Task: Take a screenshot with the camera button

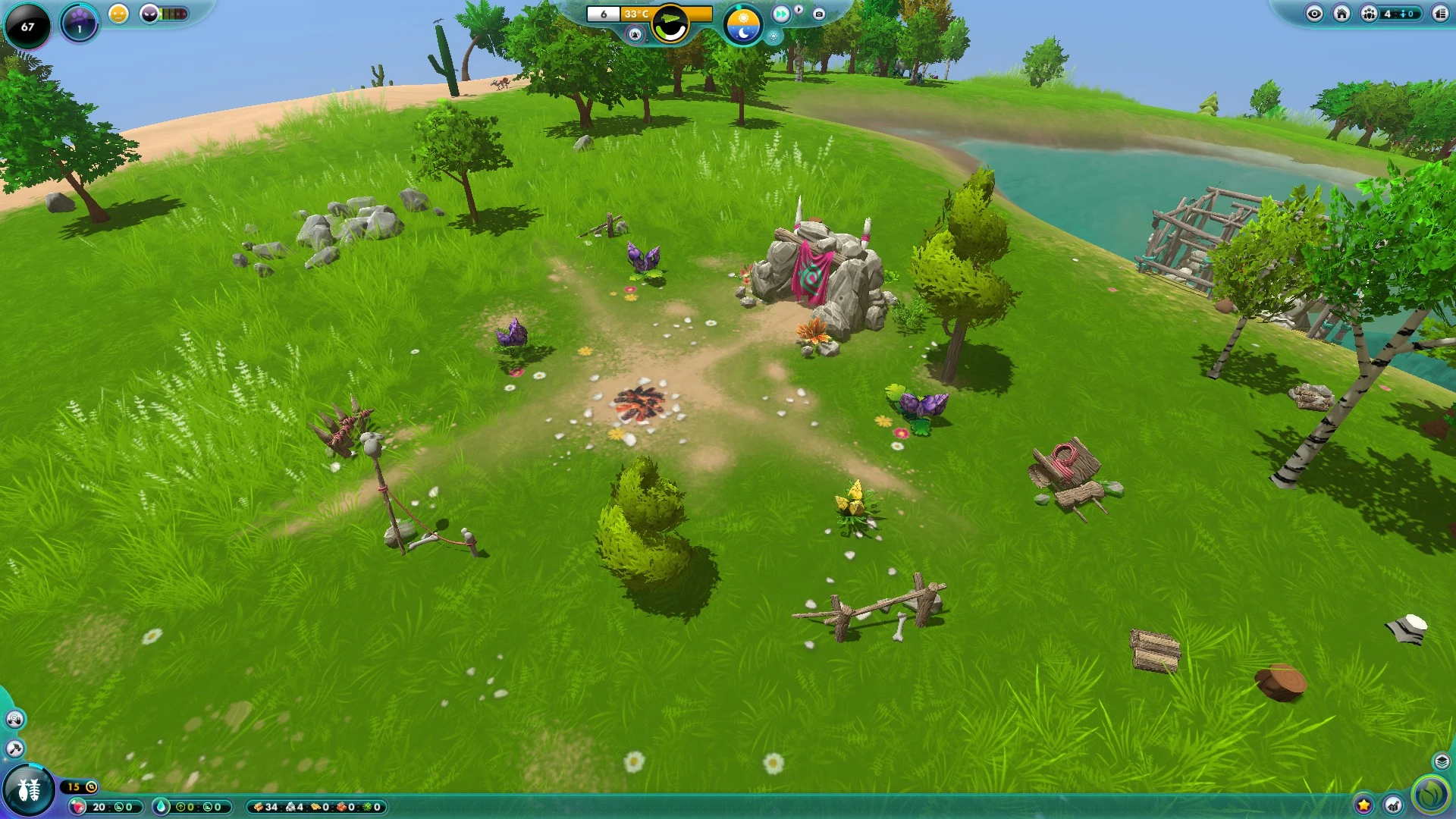Action: [x=819, y=14]
